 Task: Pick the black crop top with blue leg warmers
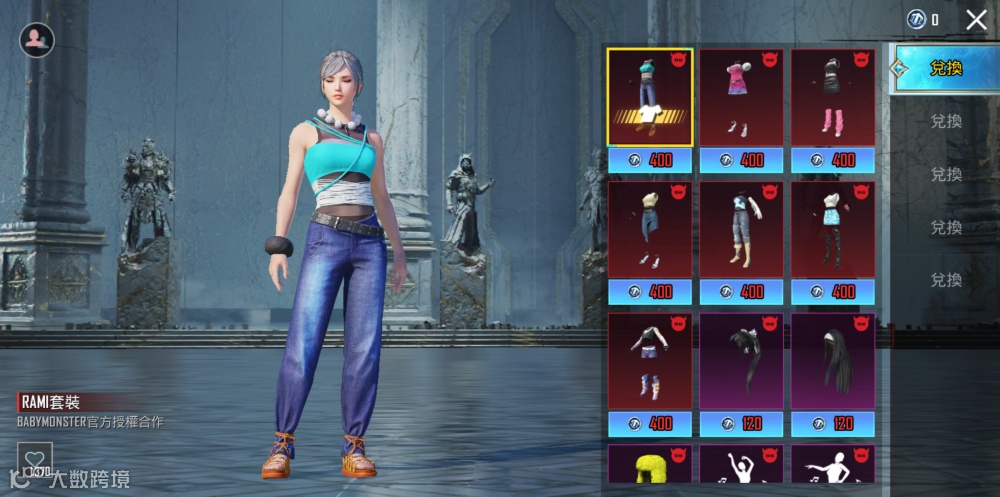[x=650, y=360]
